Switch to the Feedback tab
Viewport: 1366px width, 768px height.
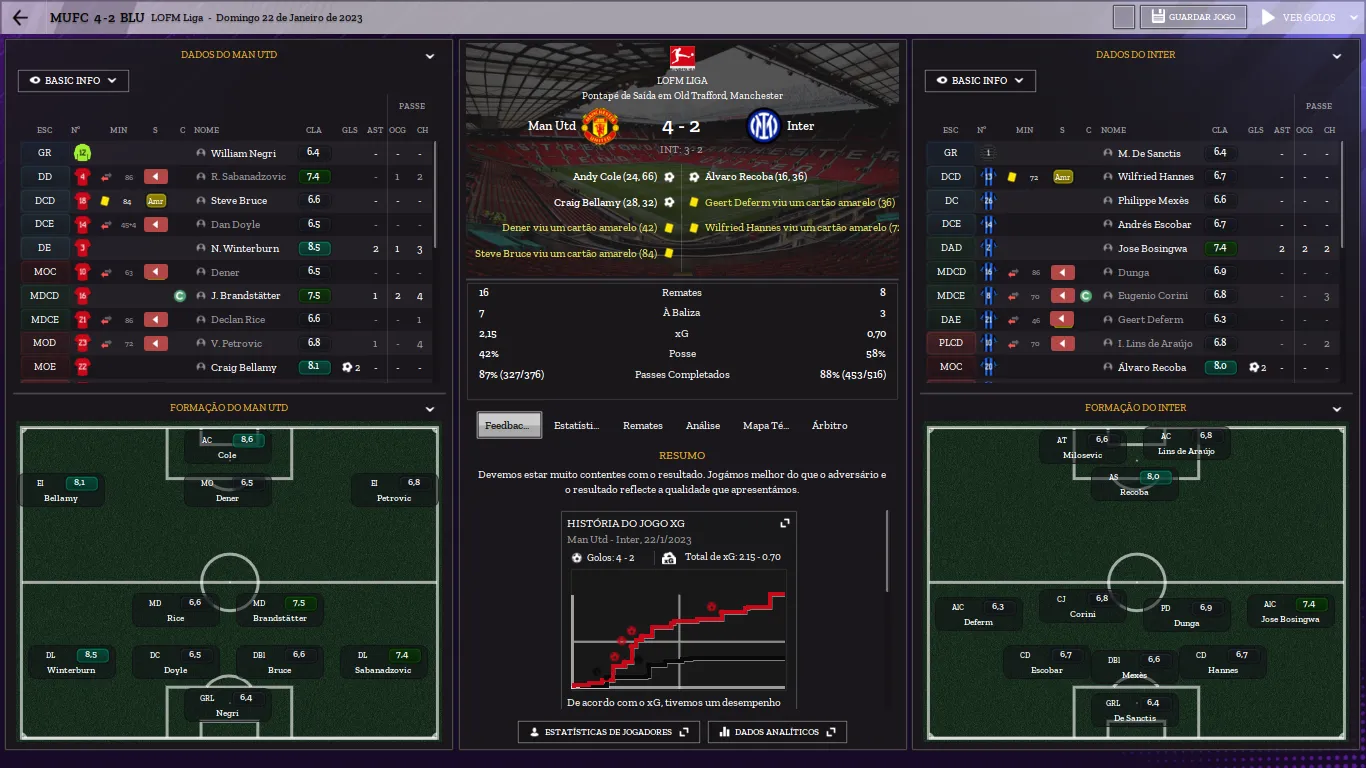(509, 426)
